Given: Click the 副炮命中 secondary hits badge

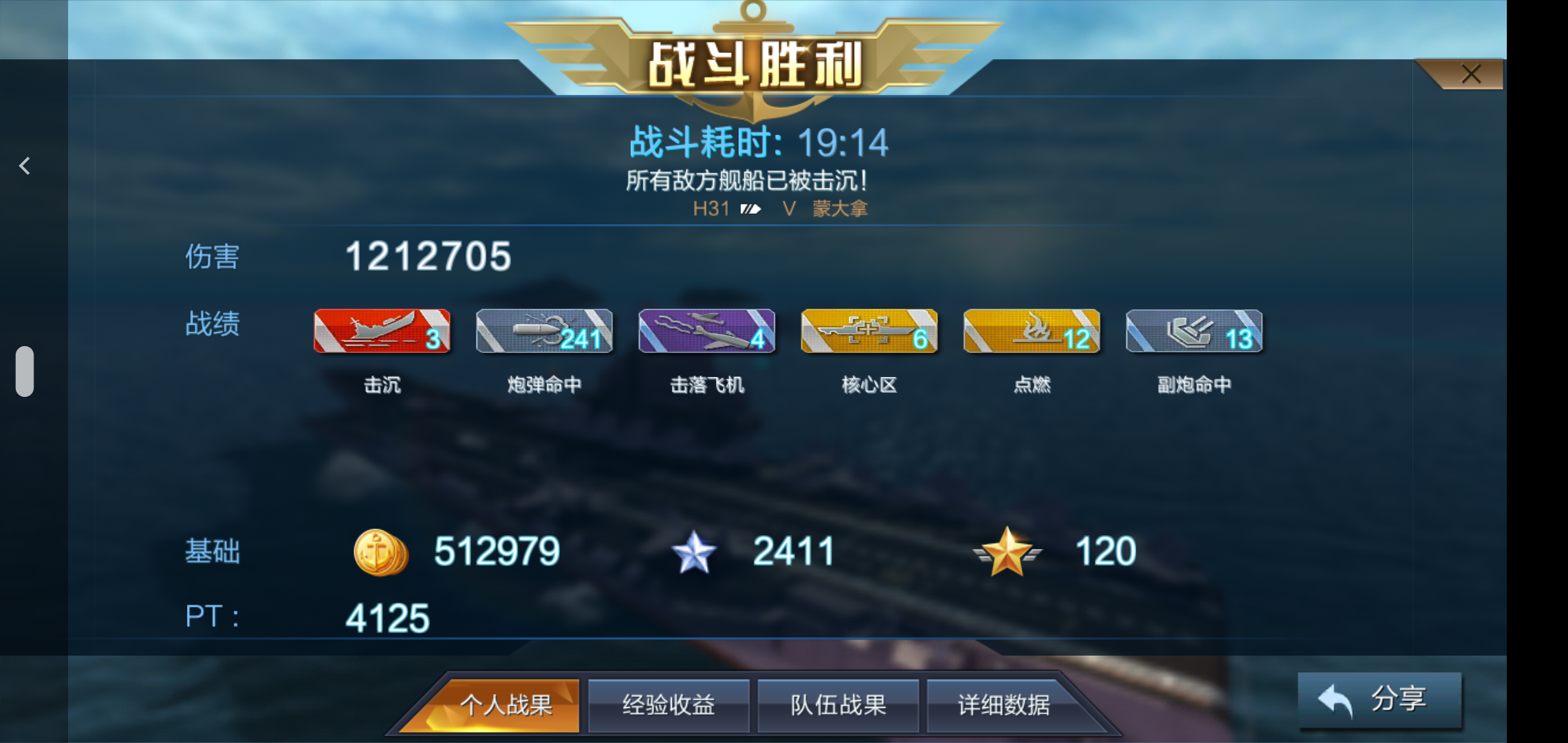Looking at the screenshot, I should pyautogui.click(x=1193, y=332).
